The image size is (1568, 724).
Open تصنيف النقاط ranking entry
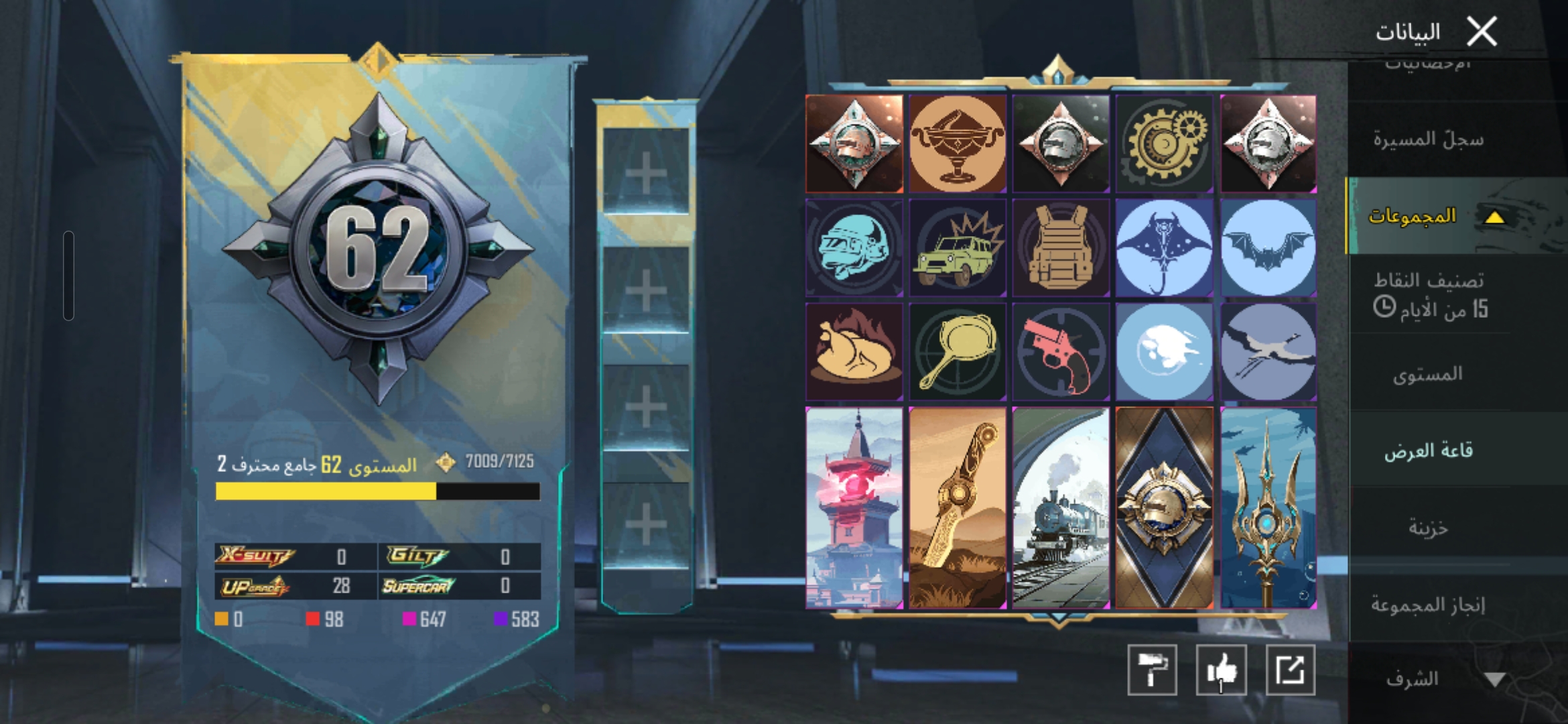(1429, 295)
